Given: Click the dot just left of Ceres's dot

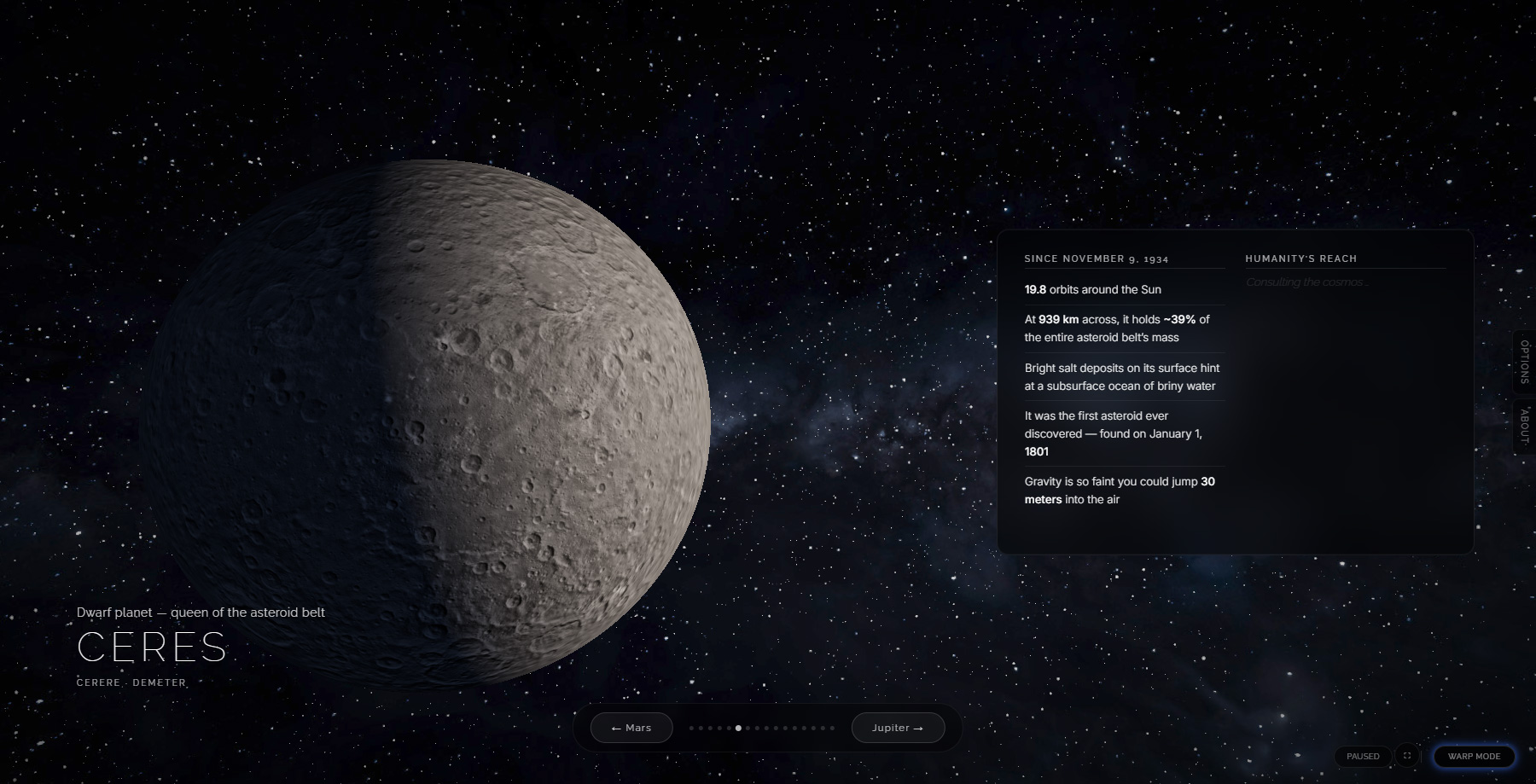Looking at the screenshot, I should (x=728, y=729).
